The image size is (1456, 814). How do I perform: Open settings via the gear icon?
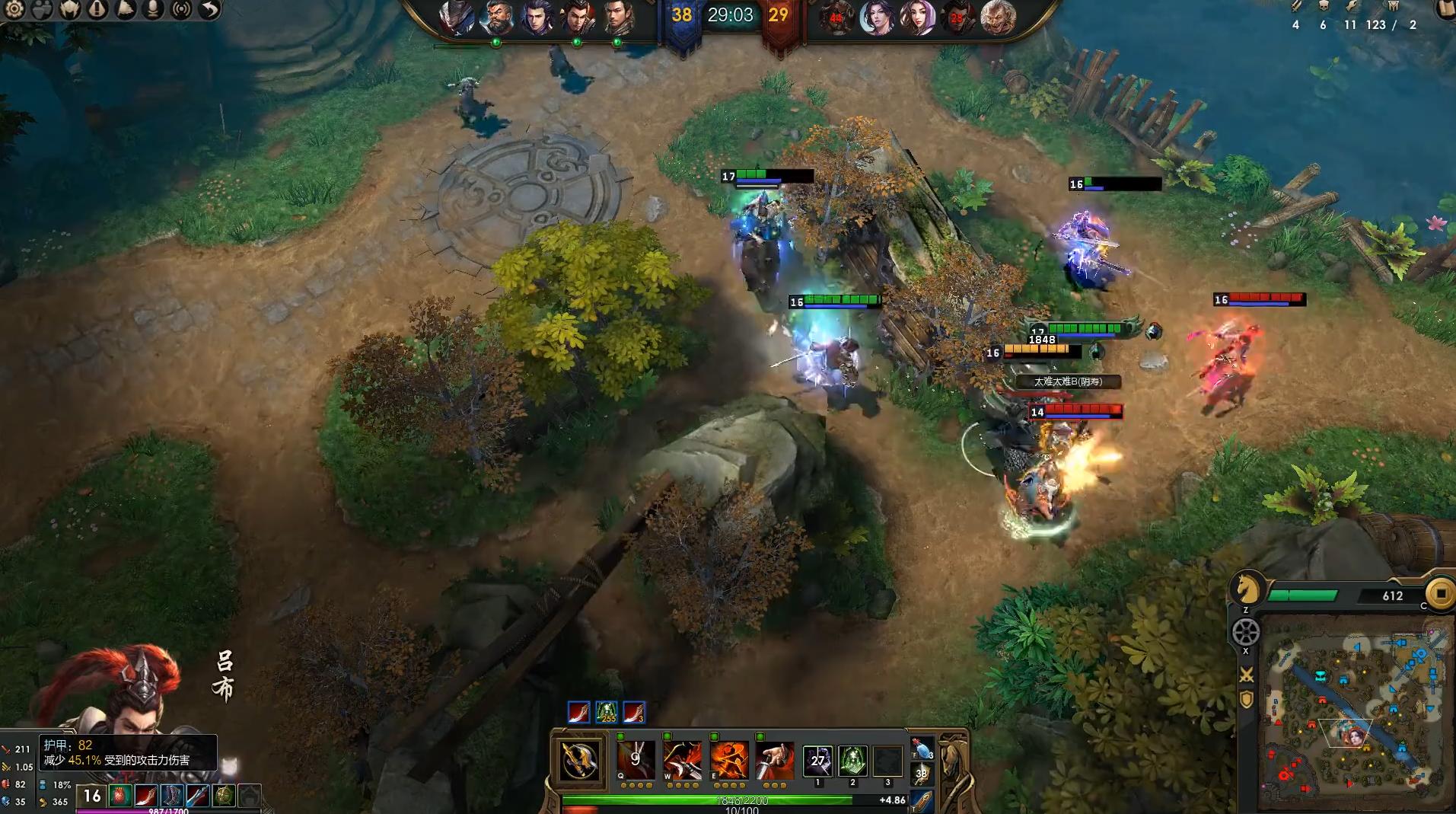pos(14,9)
